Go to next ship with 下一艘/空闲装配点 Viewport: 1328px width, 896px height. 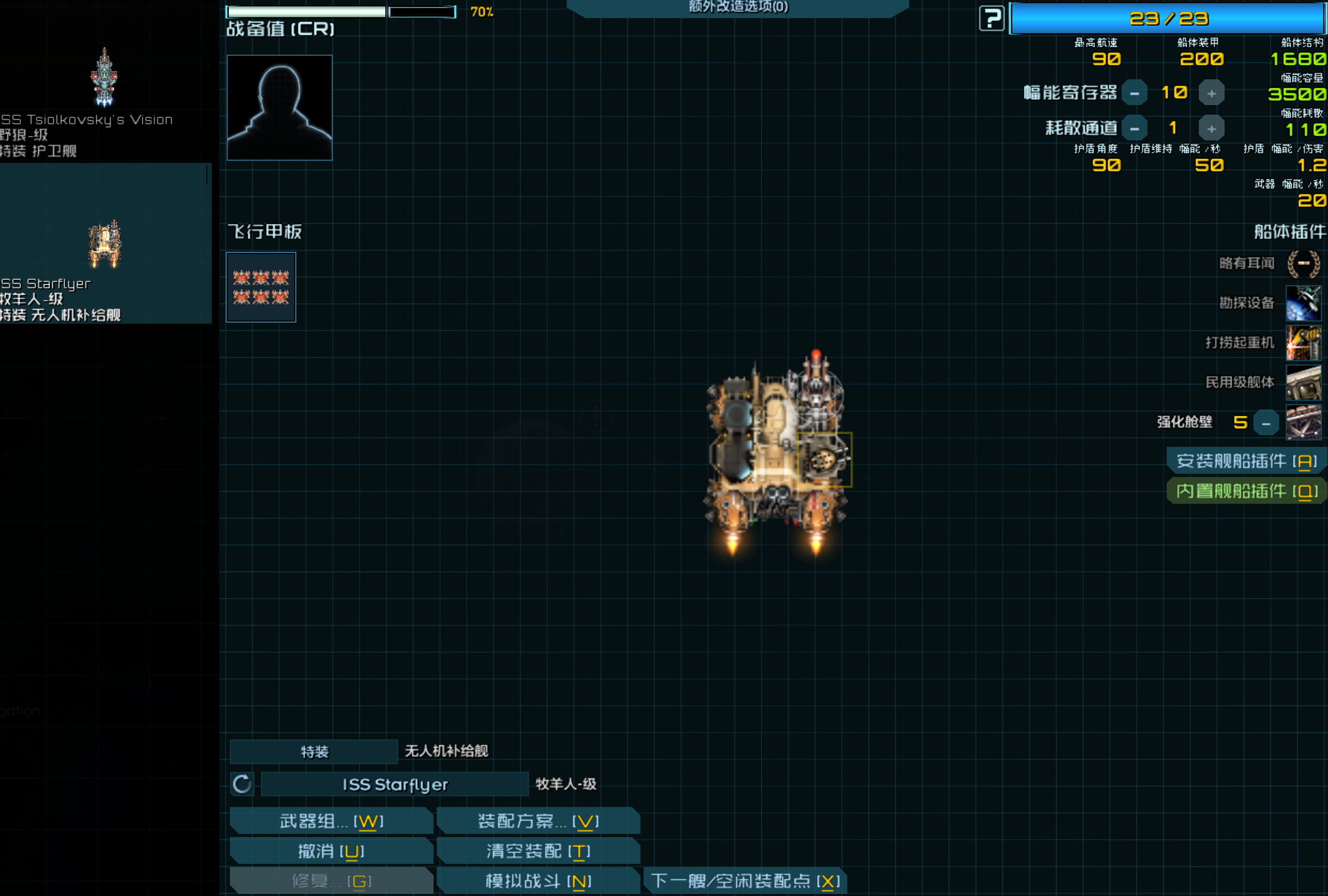(x=744, y=881)
